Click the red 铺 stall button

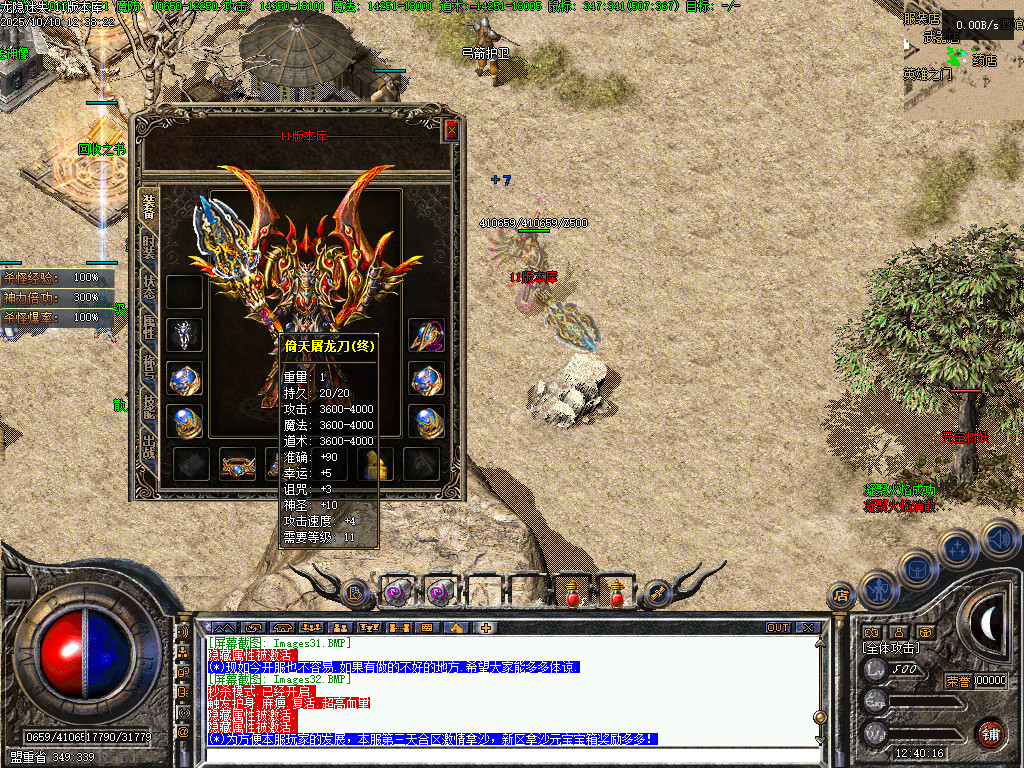click(990, 733)
